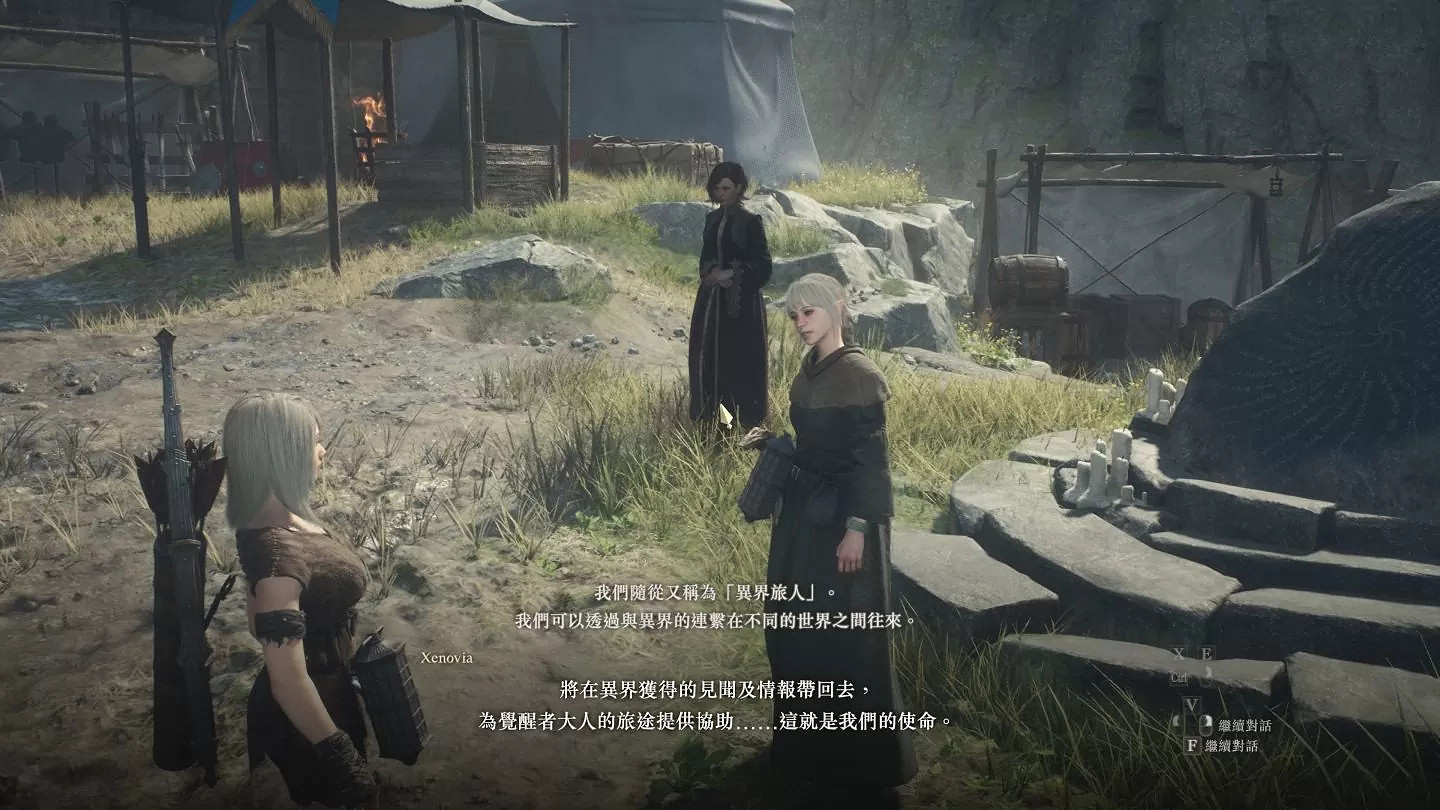Screen dimensions: 1440x810
Task: Click the mouse button icon beside 繼續對話
Action: pyautogui.click(x=1207, y=725)
